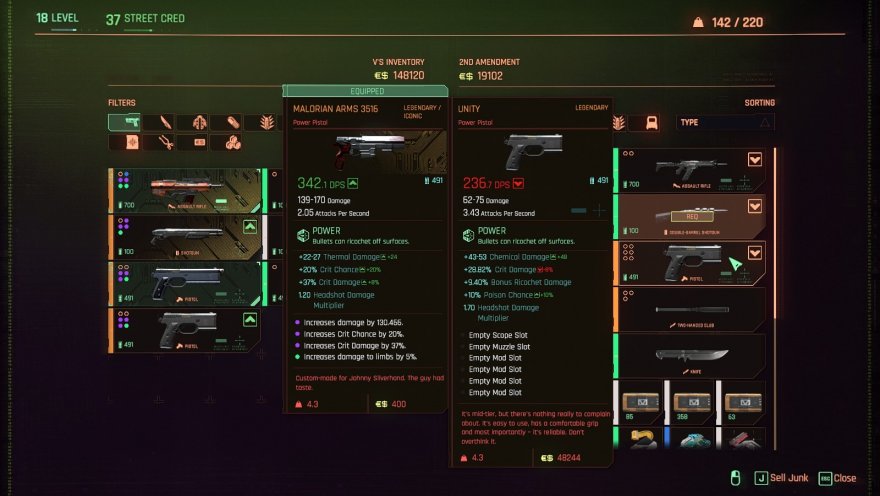Open the Type sorting dropdown
Viewport: 880px width, 496px height.
724,122
